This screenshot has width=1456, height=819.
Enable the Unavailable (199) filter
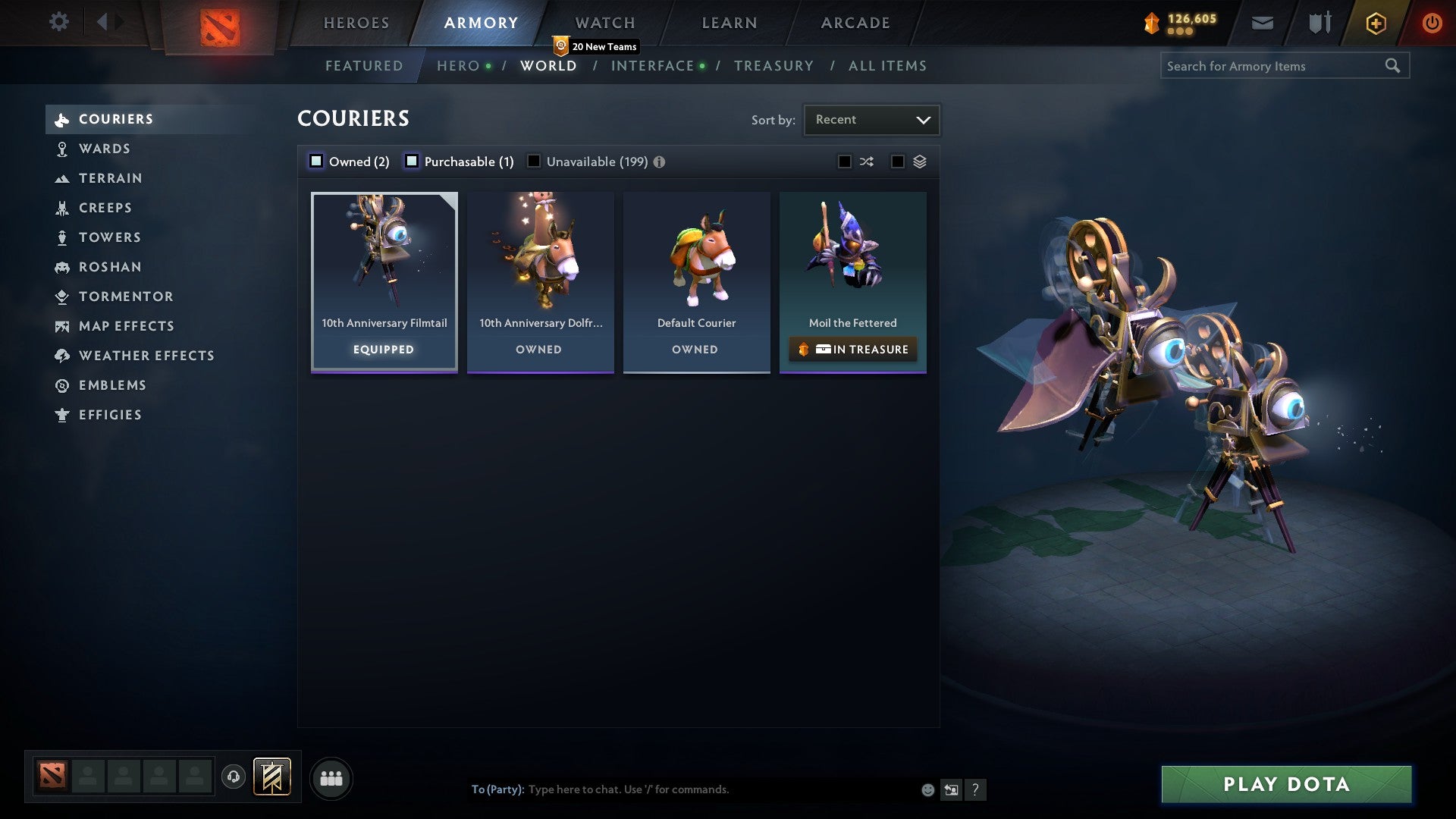coord(534,161)
